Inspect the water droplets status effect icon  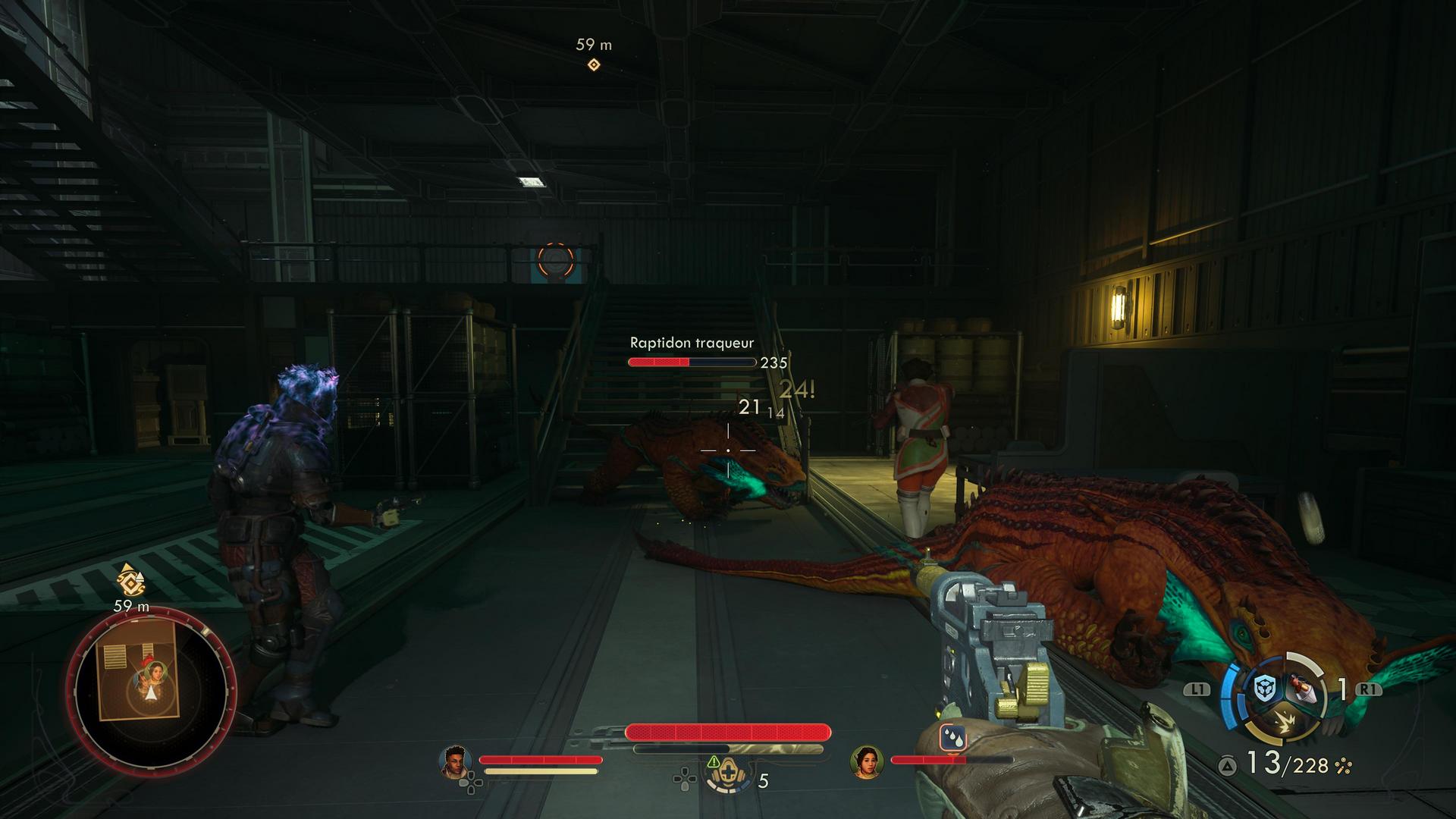pos(951,737)
